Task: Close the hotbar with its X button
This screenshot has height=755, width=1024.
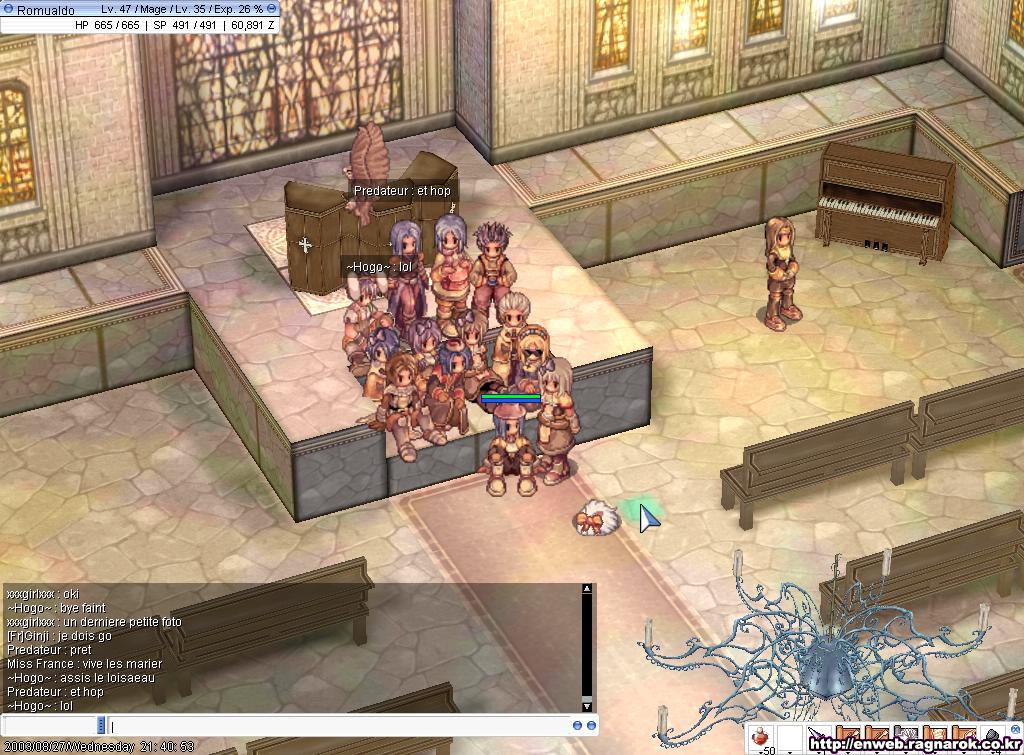Action: [1015, 731]
